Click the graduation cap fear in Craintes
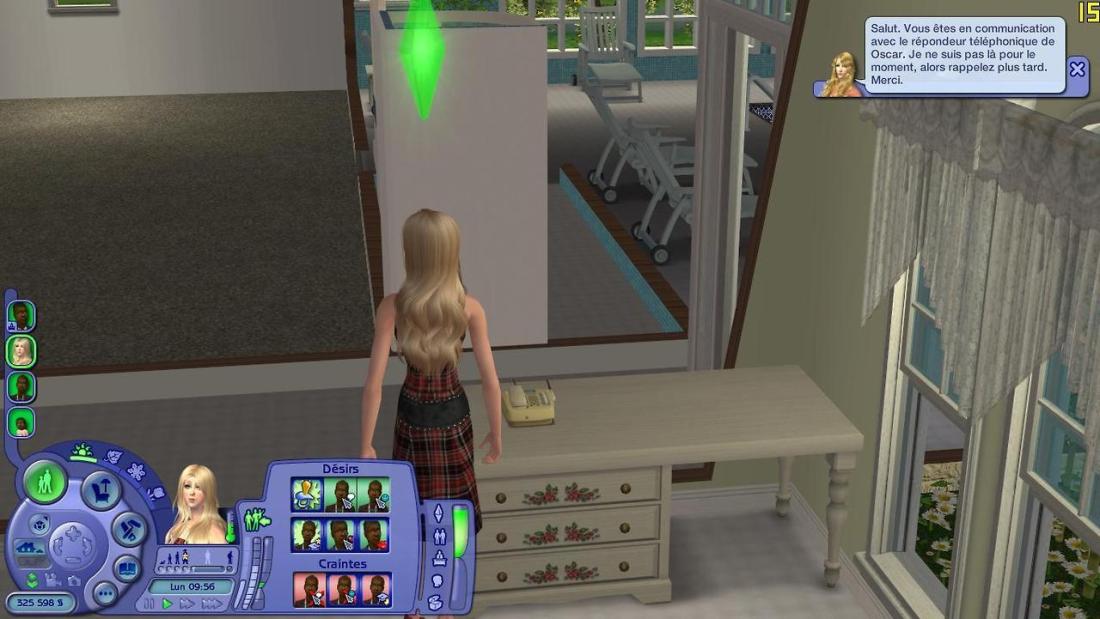 tap(376, 590)
